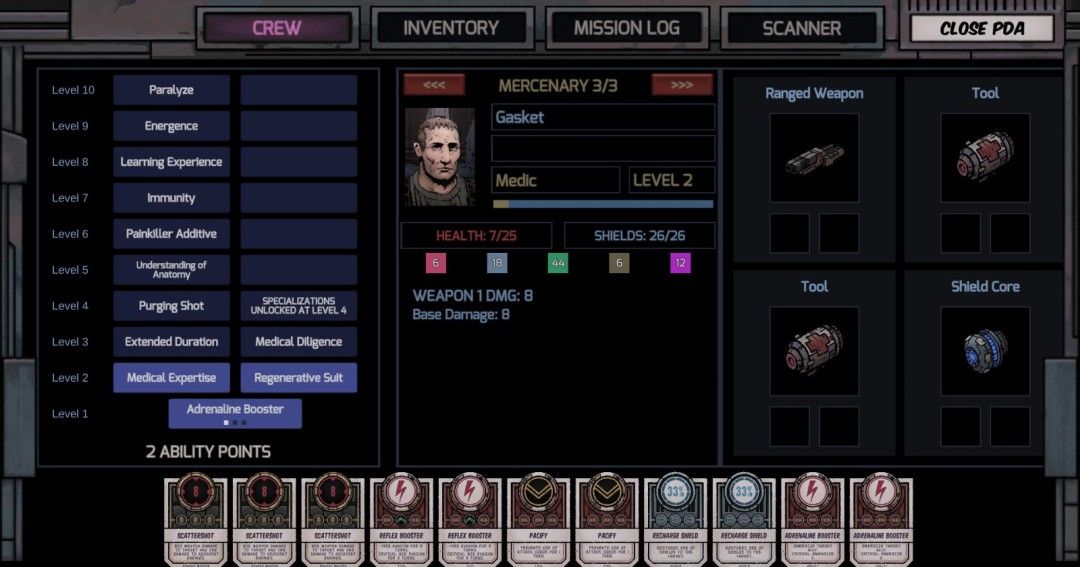Screen dimensions: 1080x567
Task: Unlock Understanding of Anatomy
Action: 171,270
